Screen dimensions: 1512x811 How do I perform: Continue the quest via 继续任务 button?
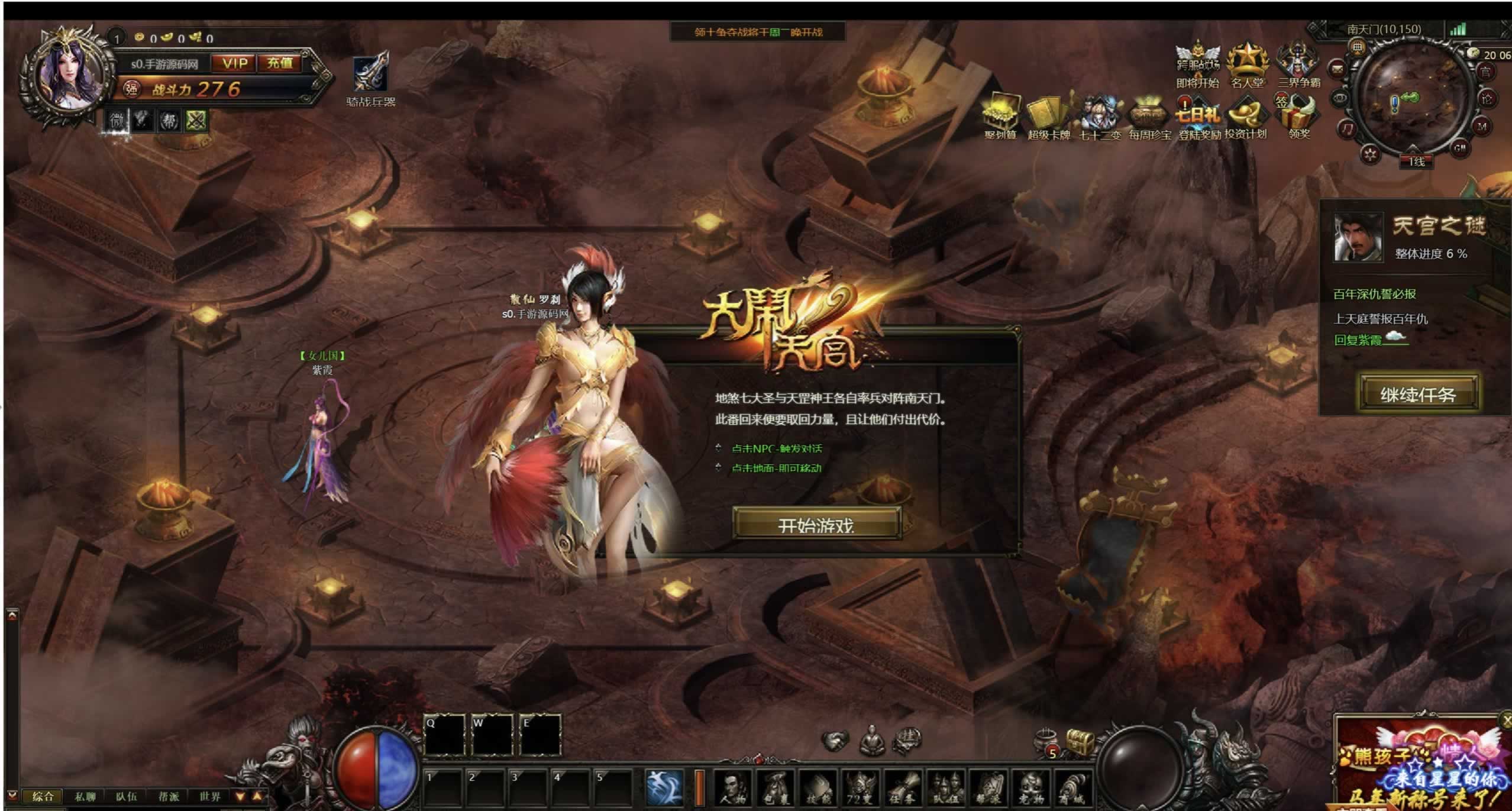1418,393
